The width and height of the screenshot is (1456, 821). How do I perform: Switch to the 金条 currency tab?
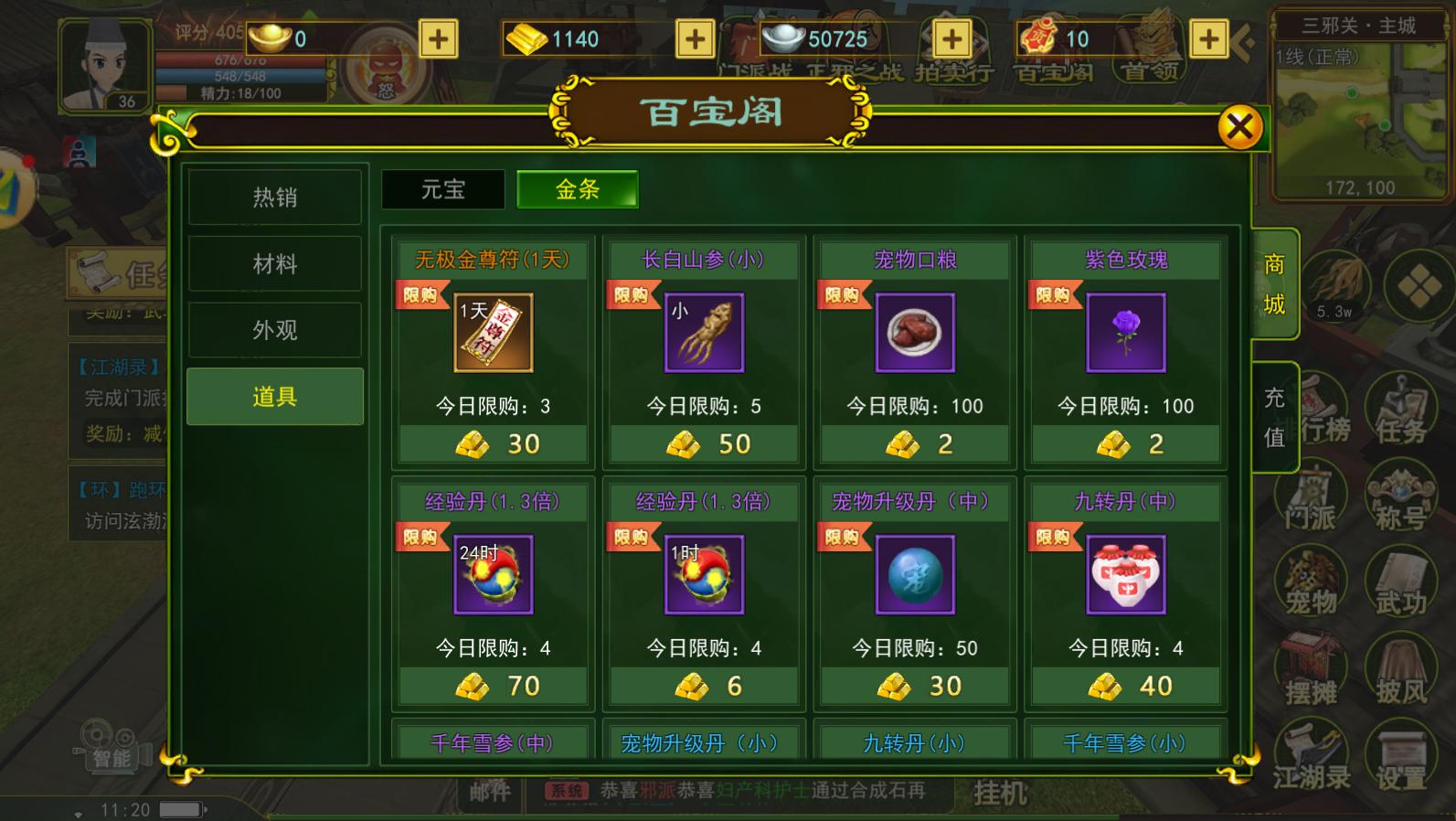point(577,189)
